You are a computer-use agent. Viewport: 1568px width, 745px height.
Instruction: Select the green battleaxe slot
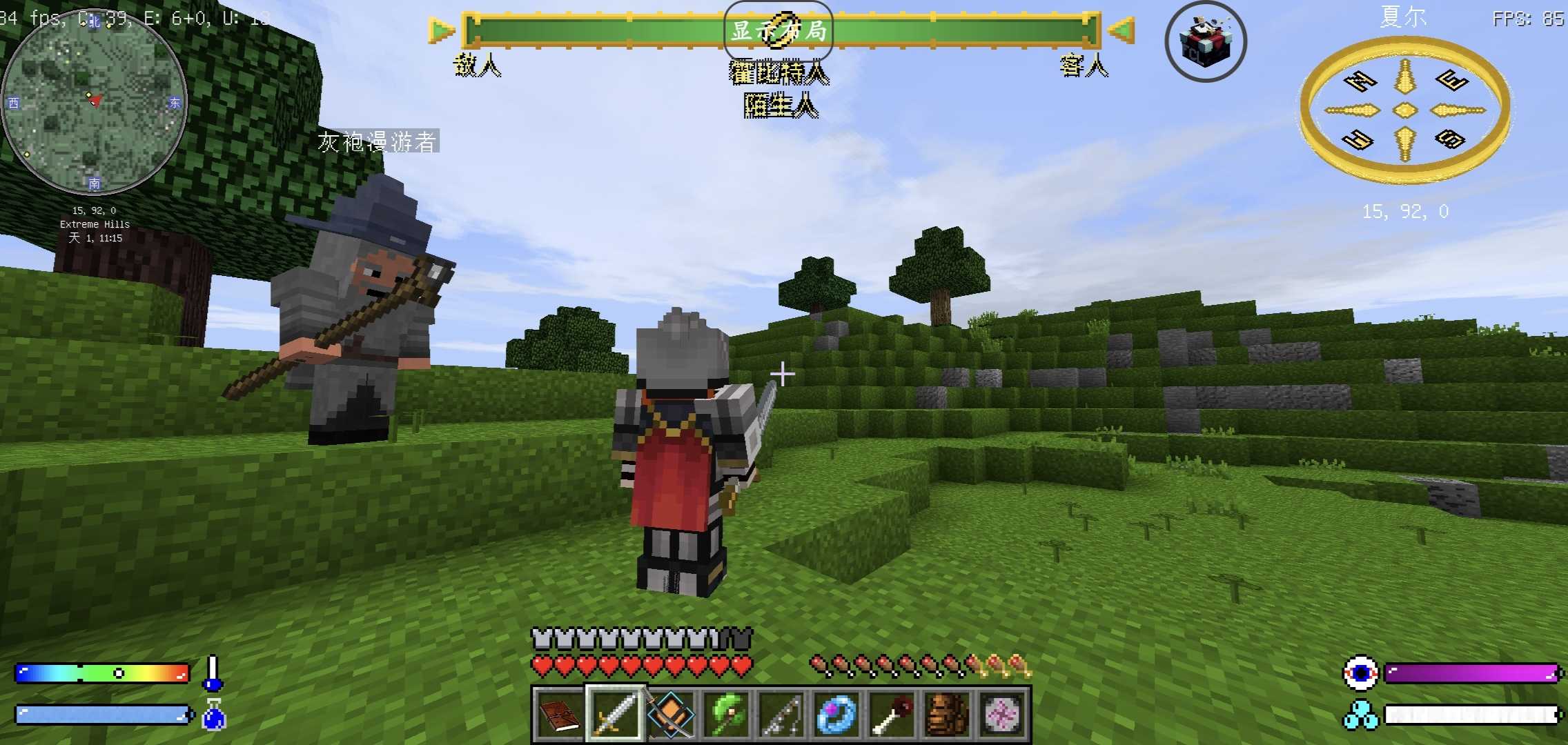point(726,714)
